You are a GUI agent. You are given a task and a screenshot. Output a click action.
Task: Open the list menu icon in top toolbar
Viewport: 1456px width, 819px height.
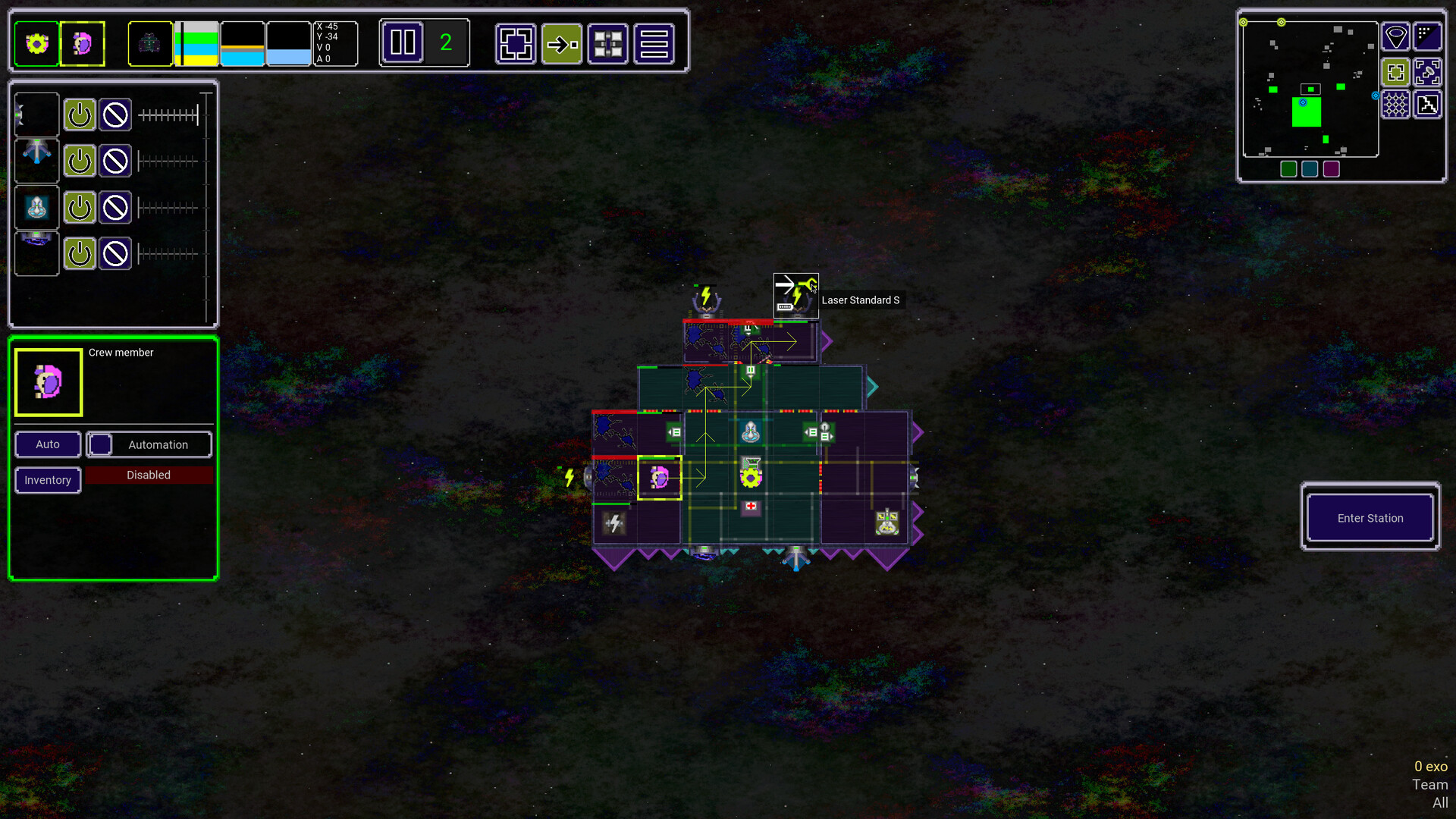(x=654, y=43)
